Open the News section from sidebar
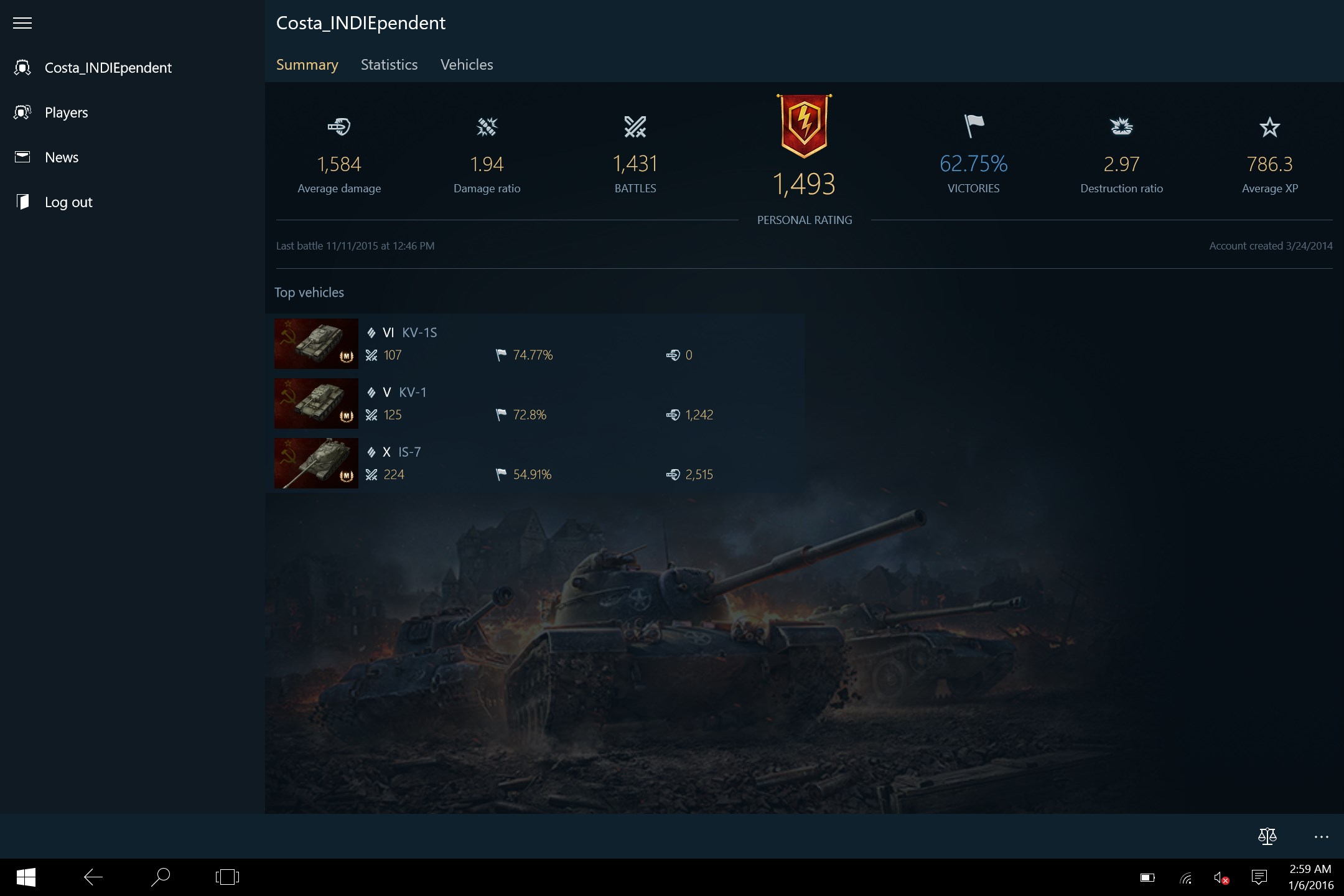1344x896 pixels. pos(61,157)
